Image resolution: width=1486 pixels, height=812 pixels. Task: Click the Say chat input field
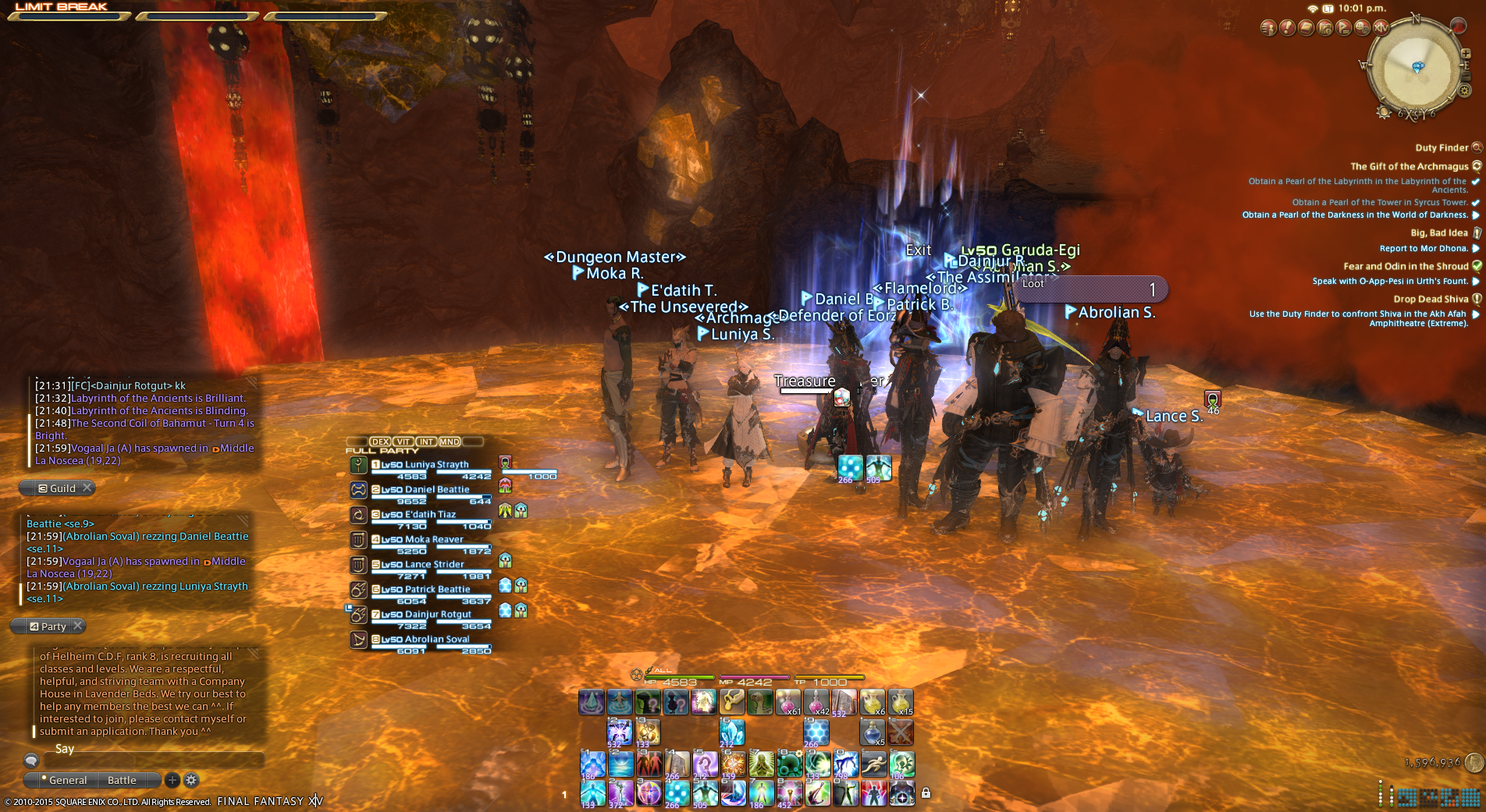(x=156, y=750)
